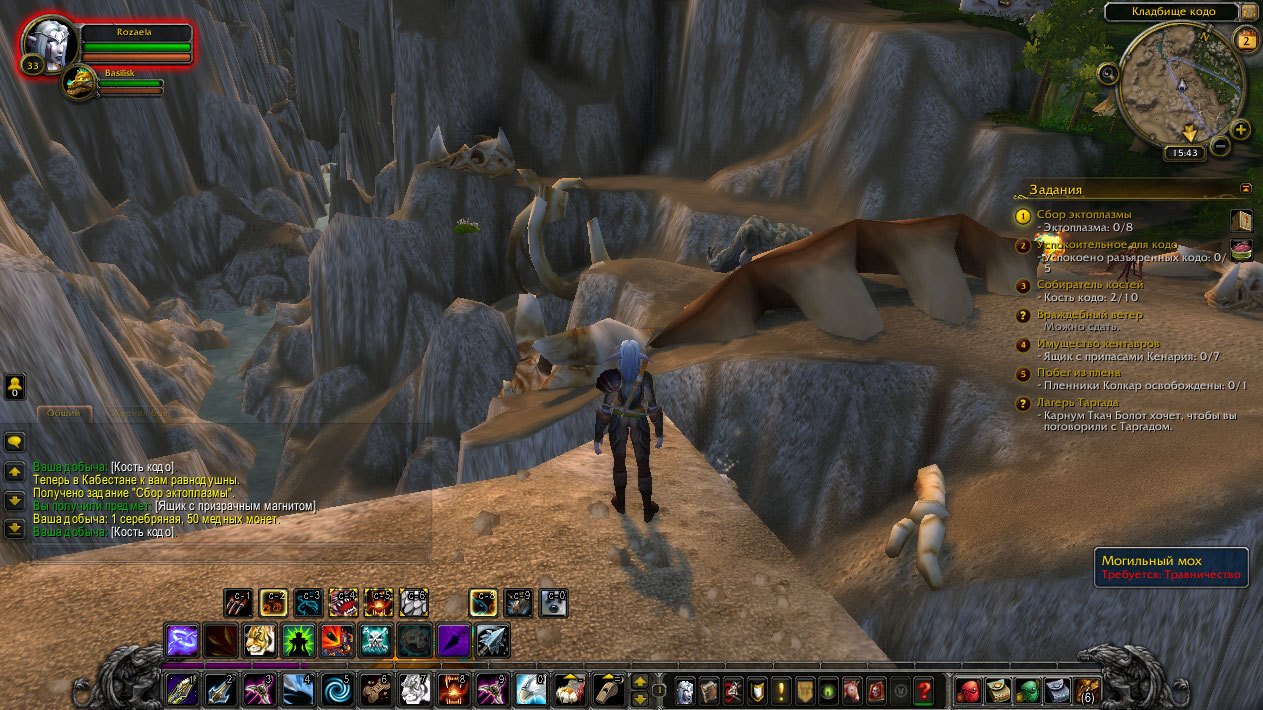
Task: Activate the blue swirl ability in slot 5
Action: pos(335,689)
